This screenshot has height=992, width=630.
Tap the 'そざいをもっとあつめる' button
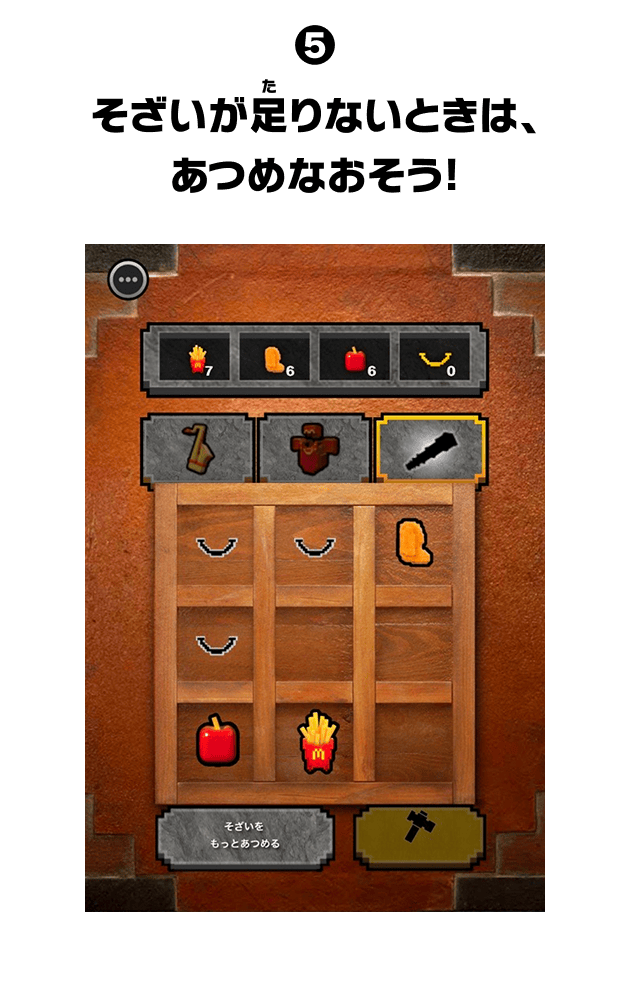coord(245,836)
